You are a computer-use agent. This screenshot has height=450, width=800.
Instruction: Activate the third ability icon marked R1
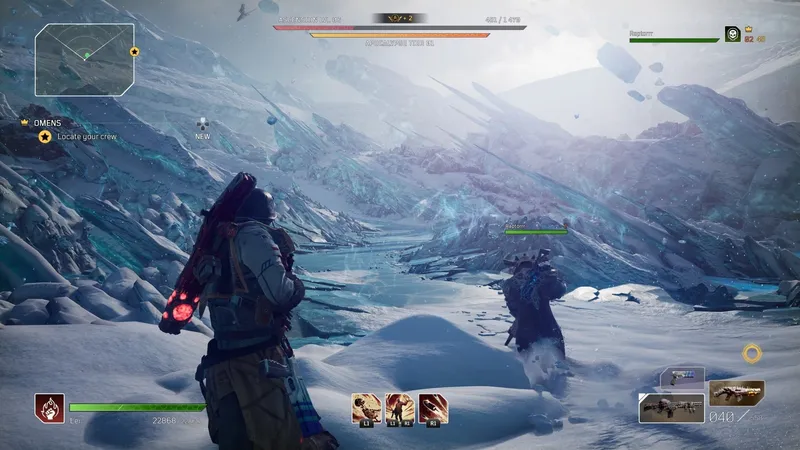433,407
